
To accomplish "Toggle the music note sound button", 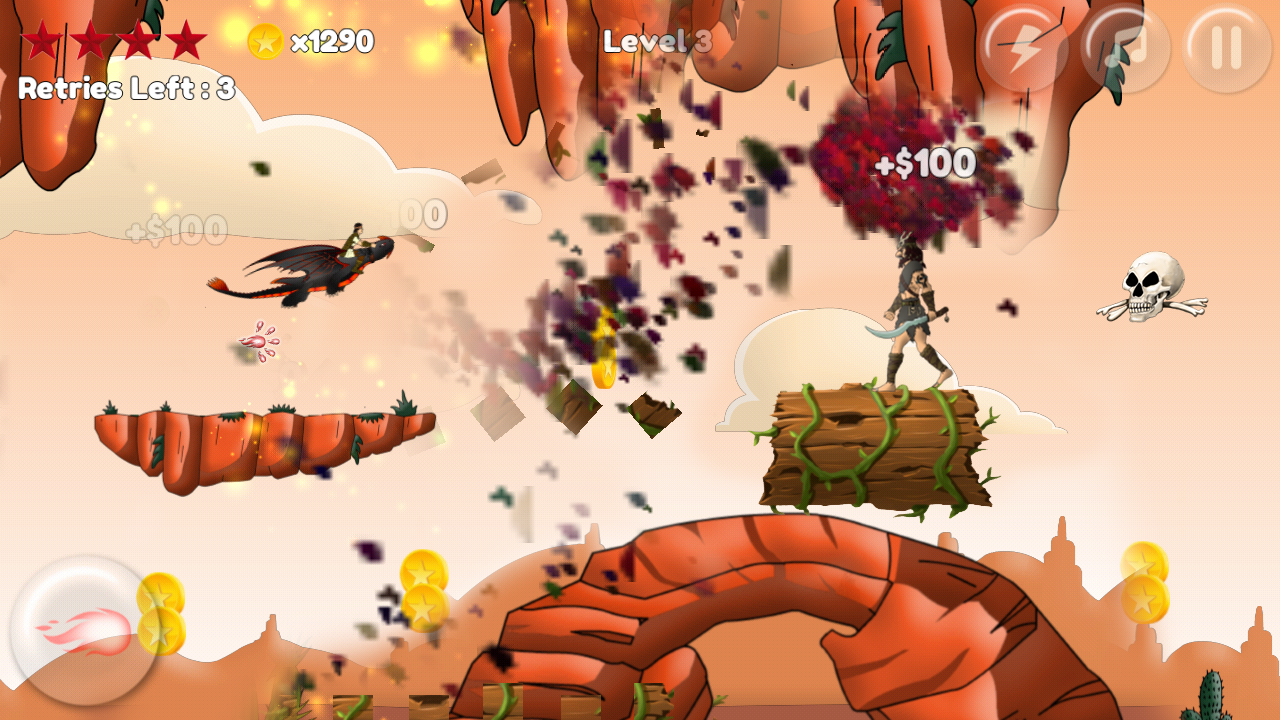I will click(x=1125, y=48).
